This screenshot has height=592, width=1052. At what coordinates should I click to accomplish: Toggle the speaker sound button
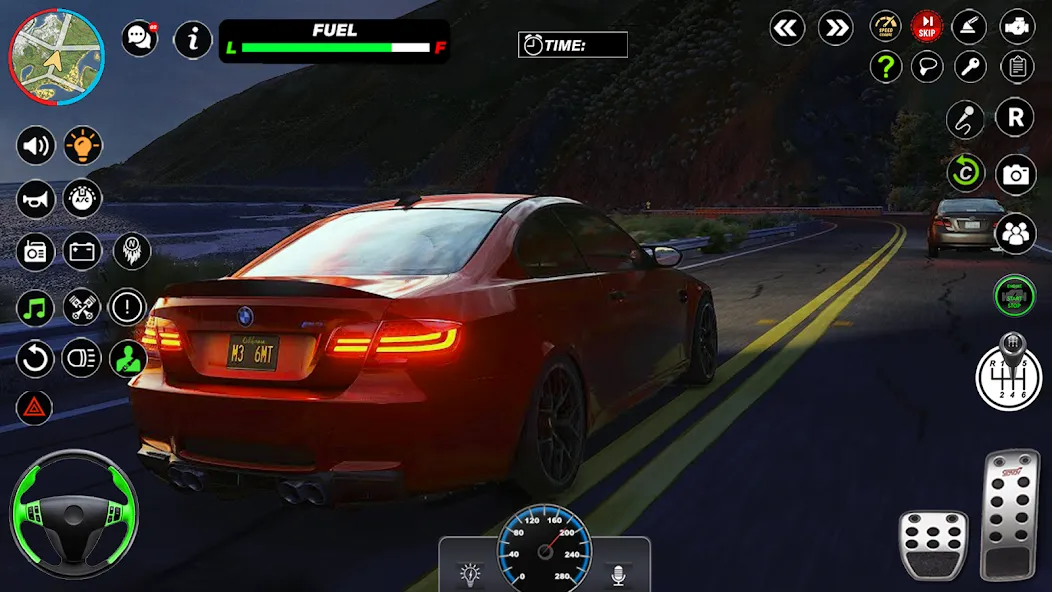tap(36, 147)
